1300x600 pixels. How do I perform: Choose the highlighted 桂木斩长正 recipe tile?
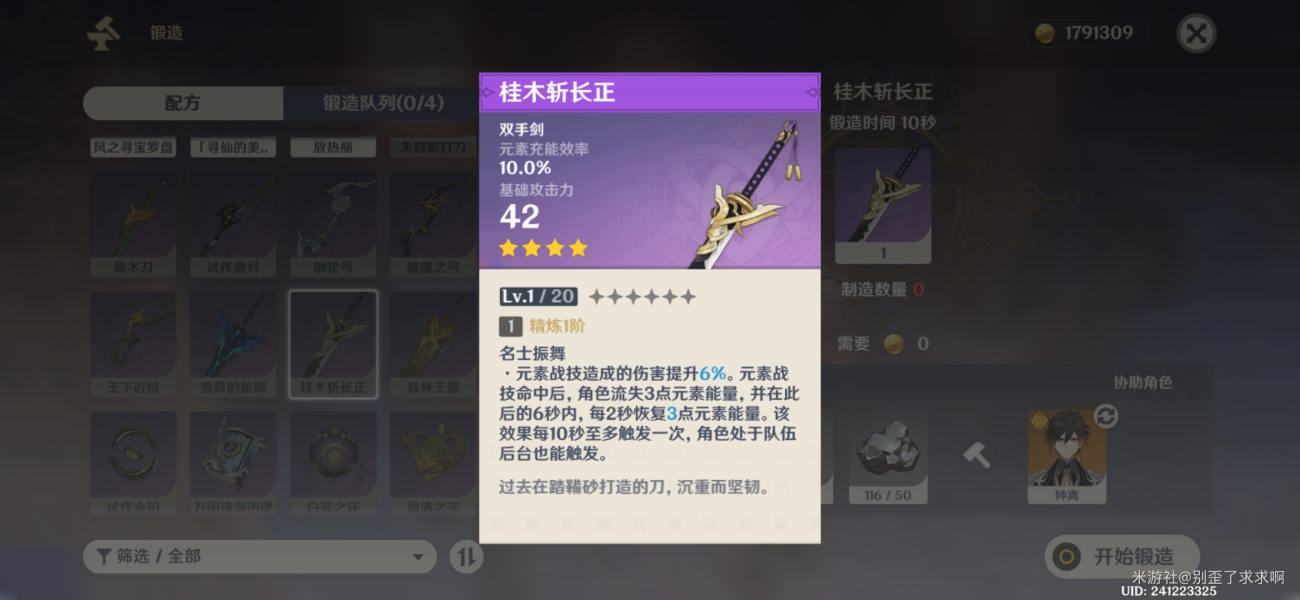pos(333,344)
